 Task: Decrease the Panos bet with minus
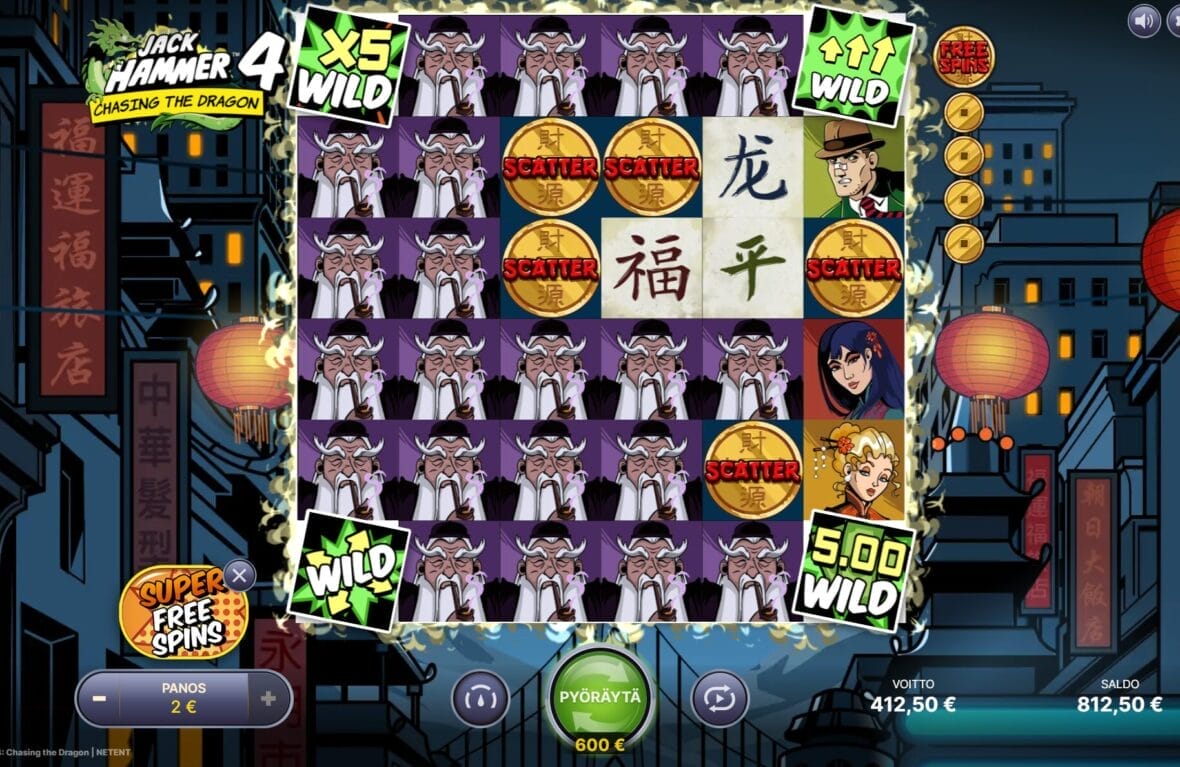point(99,698)
